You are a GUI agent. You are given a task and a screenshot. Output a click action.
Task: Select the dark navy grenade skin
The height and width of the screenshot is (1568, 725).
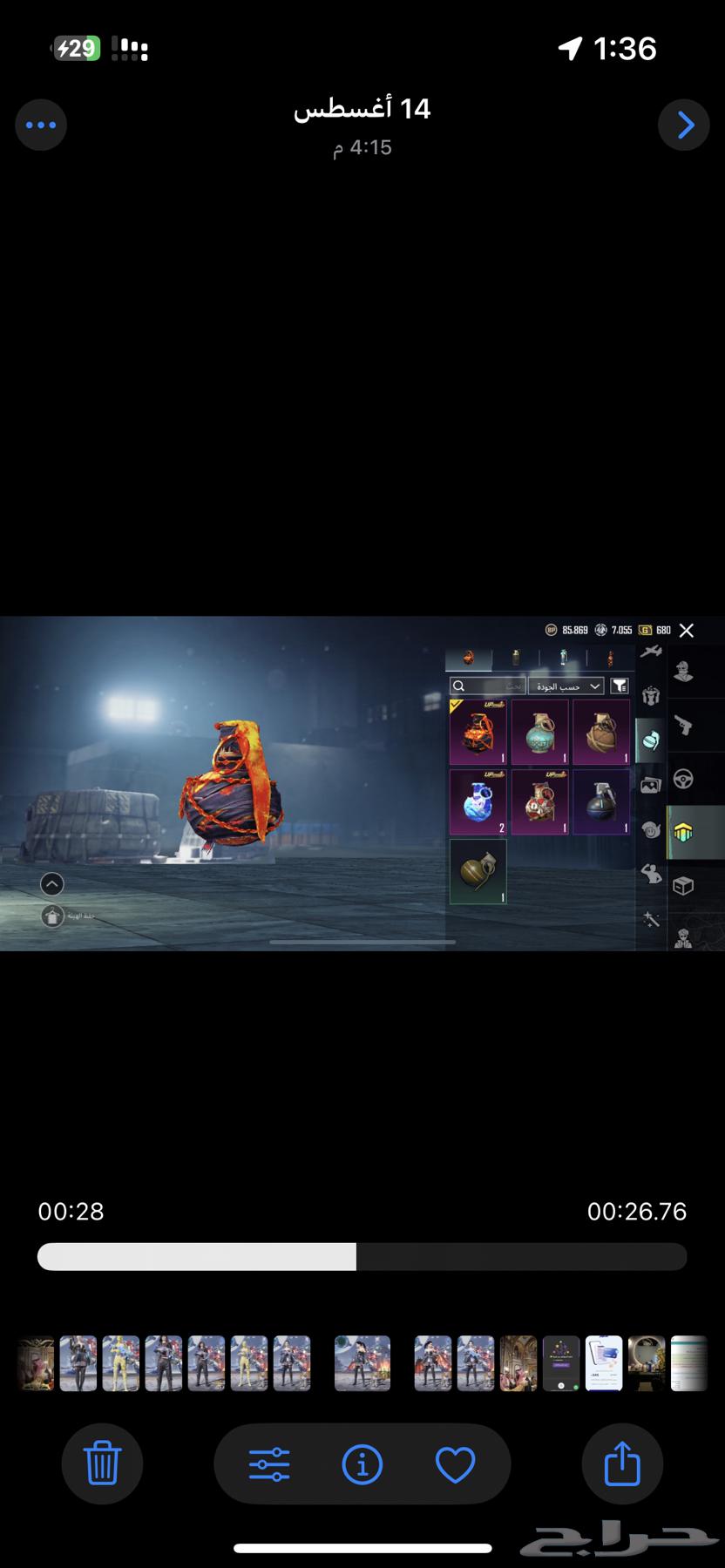[601, 801]
